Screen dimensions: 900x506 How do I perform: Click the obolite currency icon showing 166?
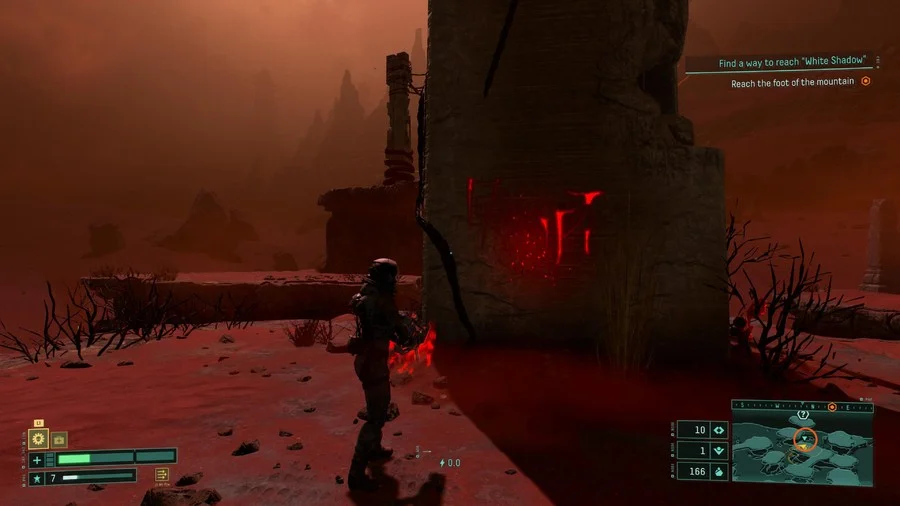(717, 471)
